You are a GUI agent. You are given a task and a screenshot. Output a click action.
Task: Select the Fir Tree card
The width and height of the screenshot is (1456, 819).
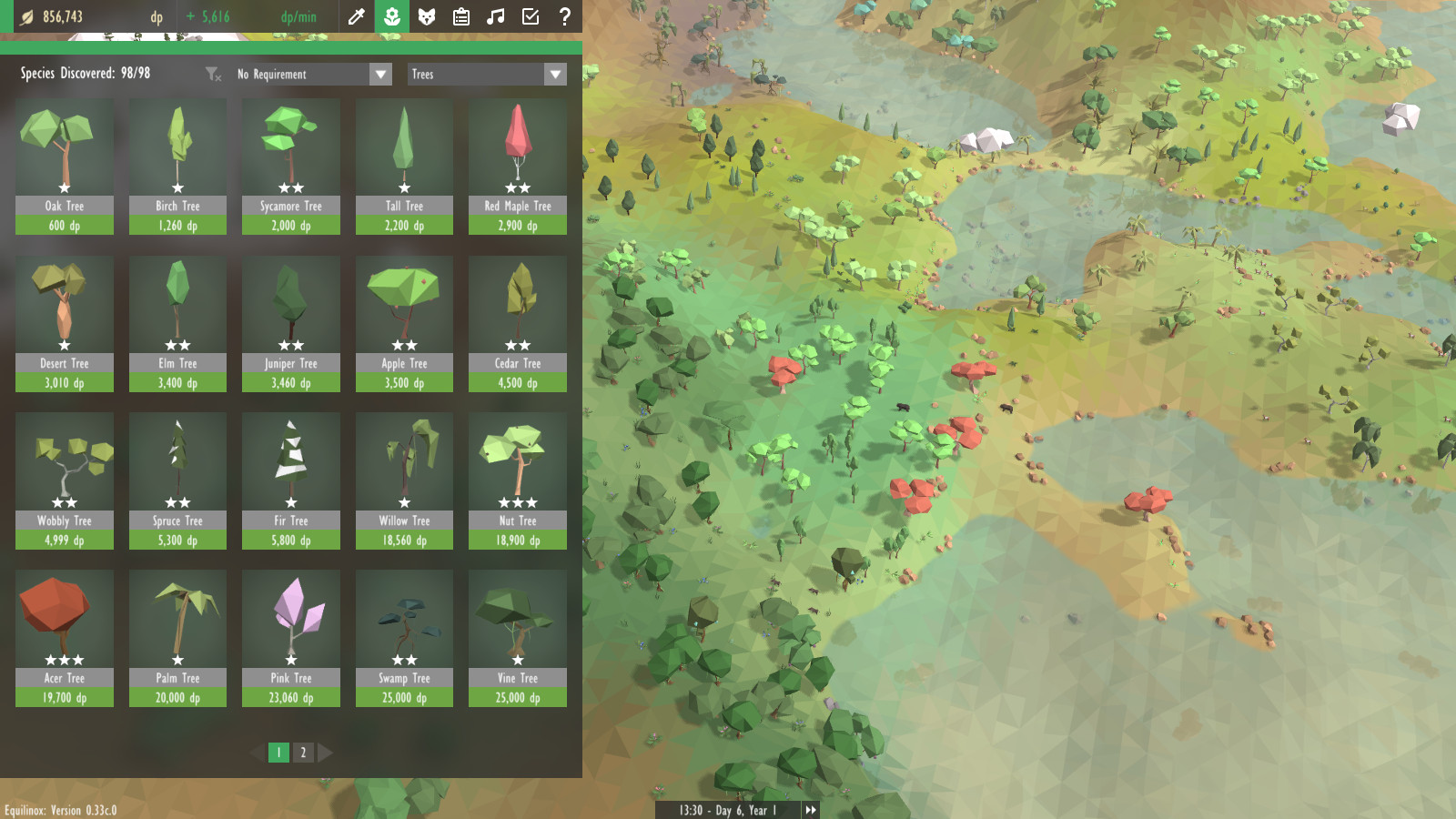coord(291,480)
